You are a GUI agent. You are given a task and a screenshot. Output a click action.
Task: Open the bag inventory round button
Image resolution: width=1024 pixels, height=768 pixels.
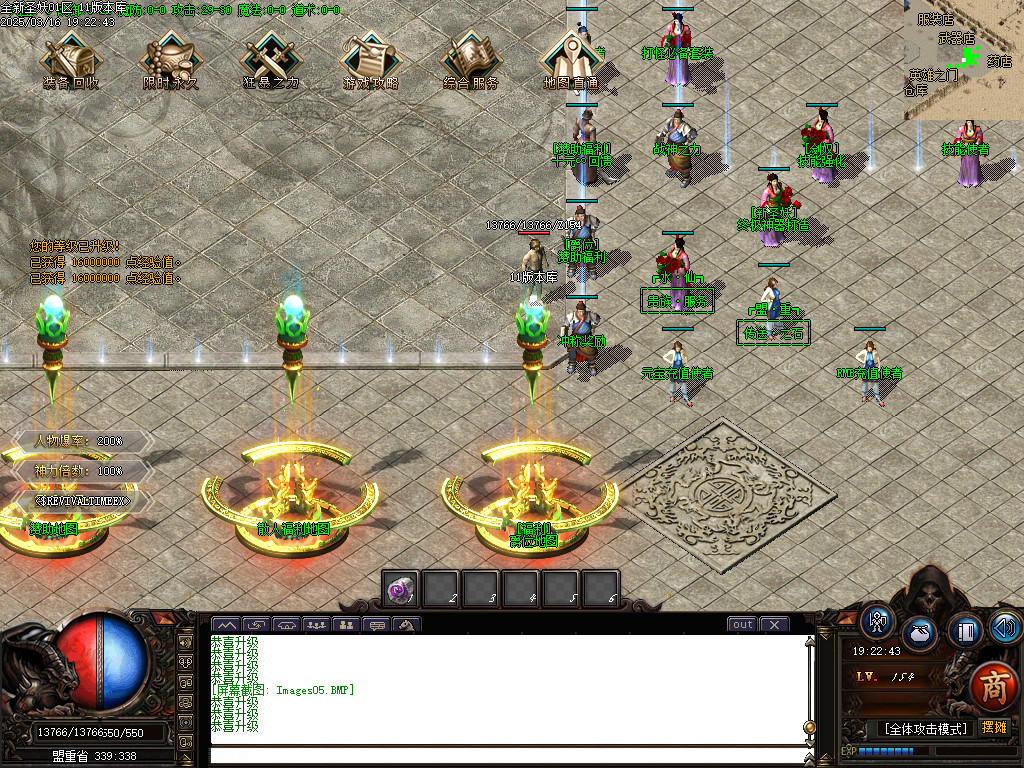(x=920, y=634)
